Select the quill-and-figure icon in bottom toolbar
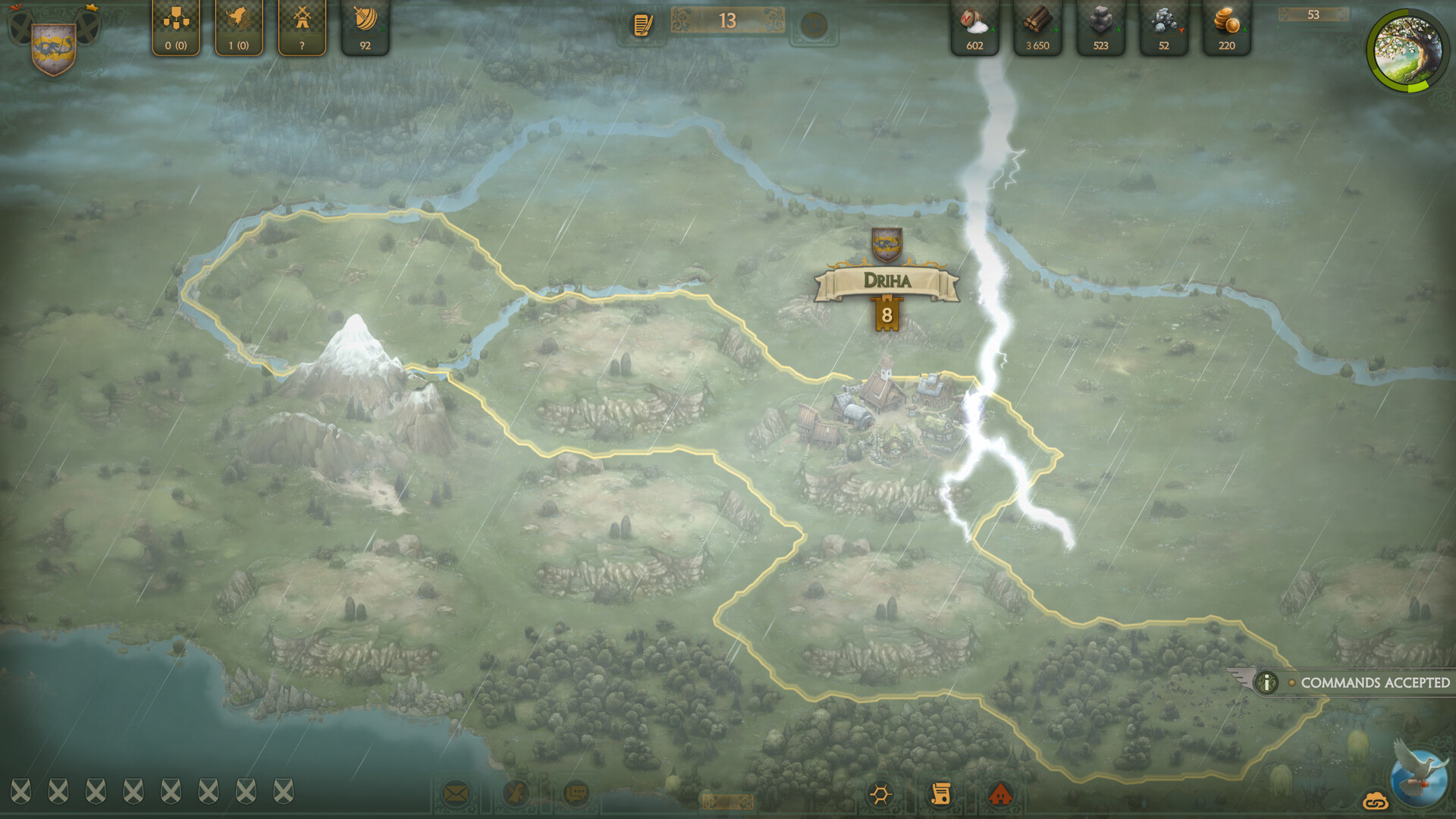Screen dimensions: 1456x819 tap(515, 794)
